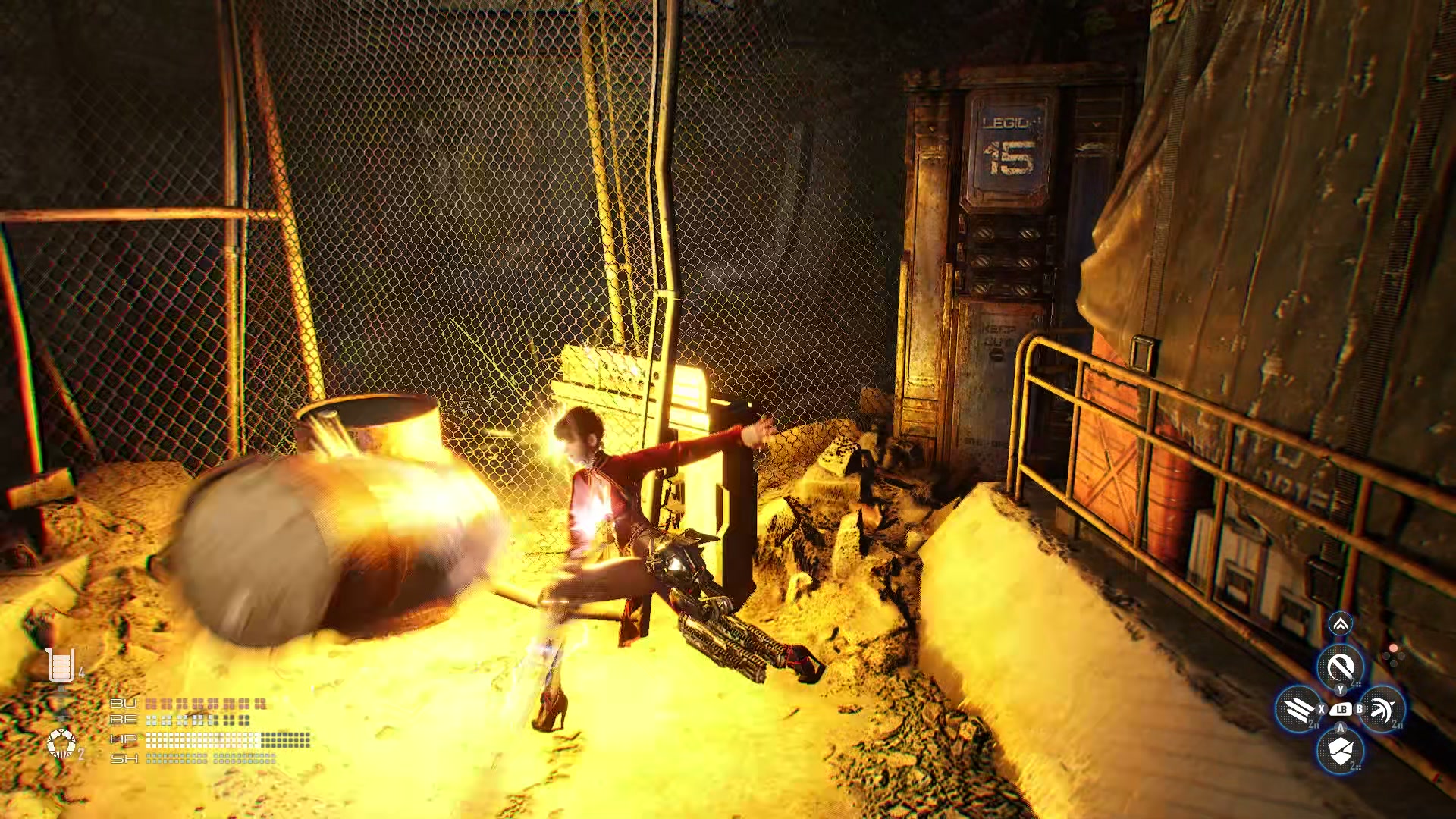Expand the chevron arrow above the ability wheel
Viewport: 1456px width, 819px height.
coord(1341,623)
